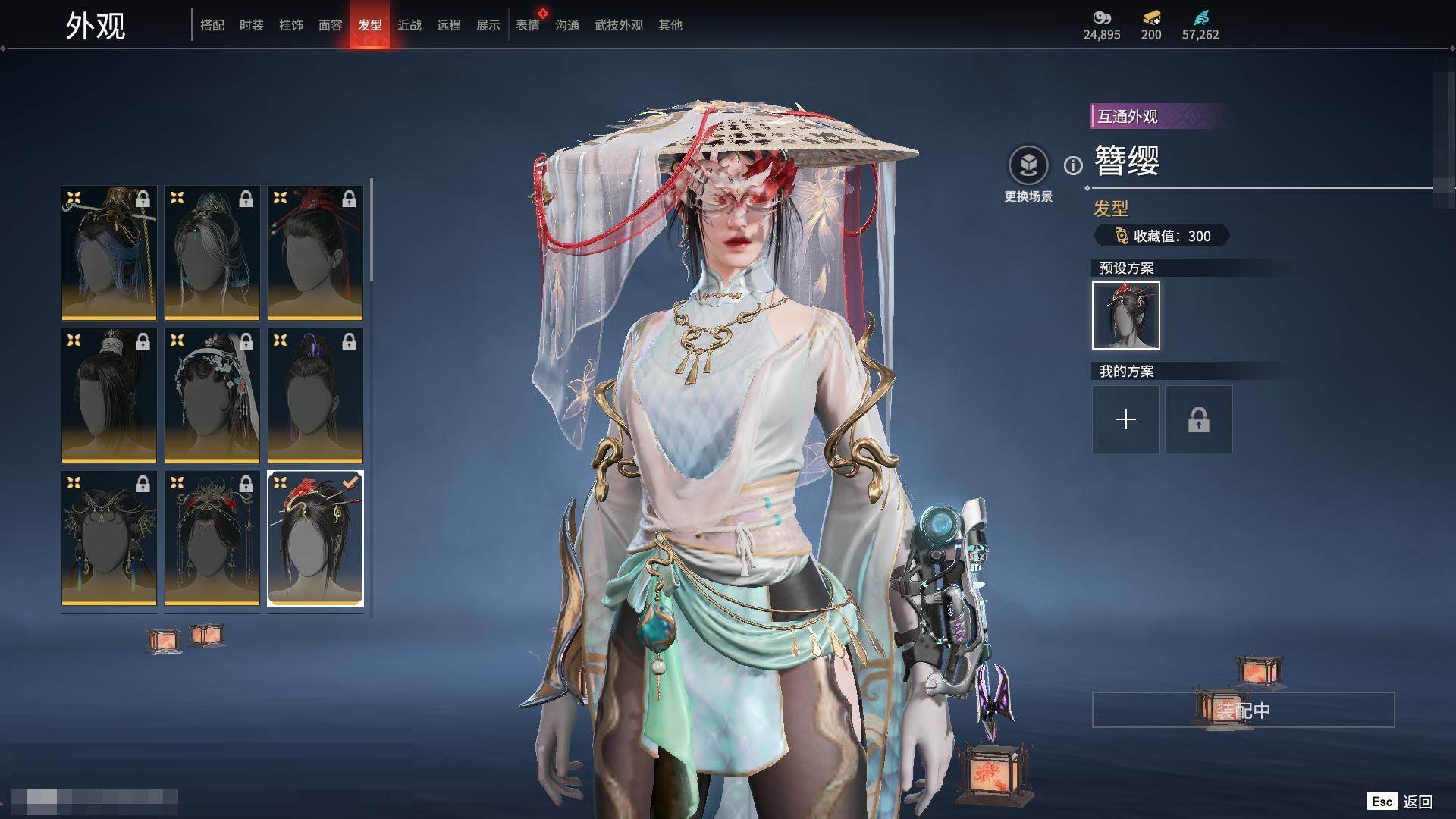Switch to the 武技外观 tab
Screen dimensions: 1456x819
[619, 25]
